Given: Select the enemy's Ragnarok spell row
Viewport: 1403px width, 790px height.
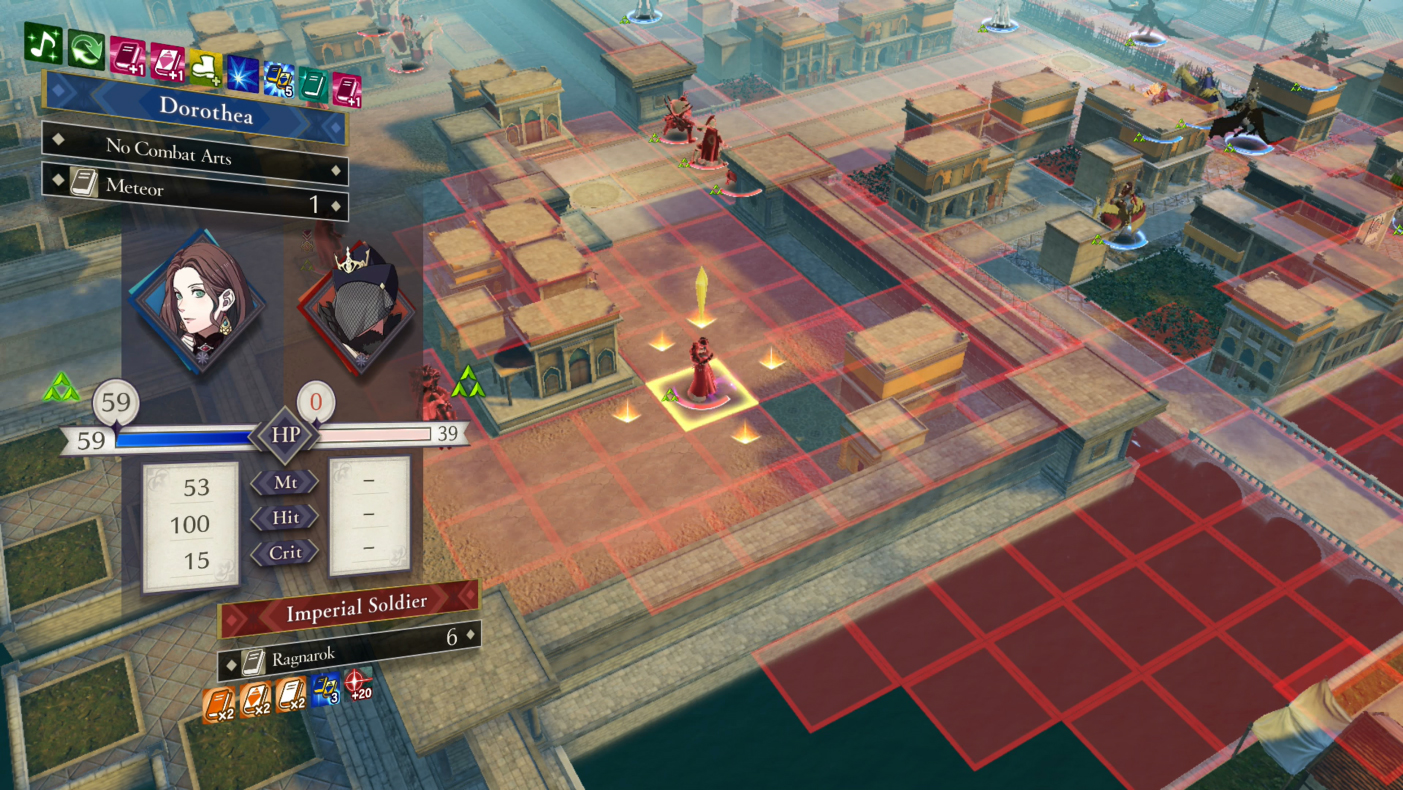Looking at the screenshot, I should pyautogui.click(x=349, y=651).
